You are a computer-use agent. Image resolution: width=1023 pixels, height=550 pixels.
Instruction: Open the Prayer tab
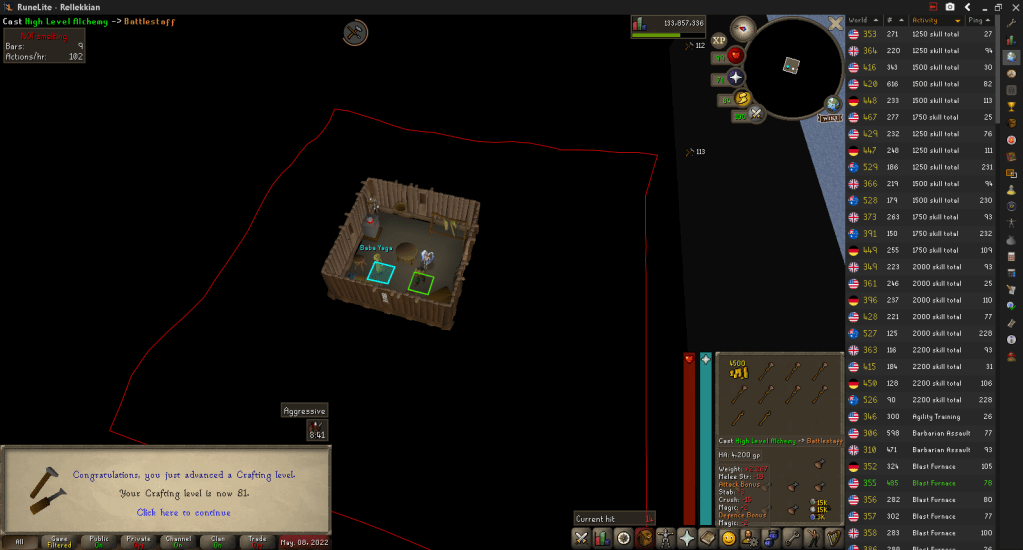[x=687, y=539]
